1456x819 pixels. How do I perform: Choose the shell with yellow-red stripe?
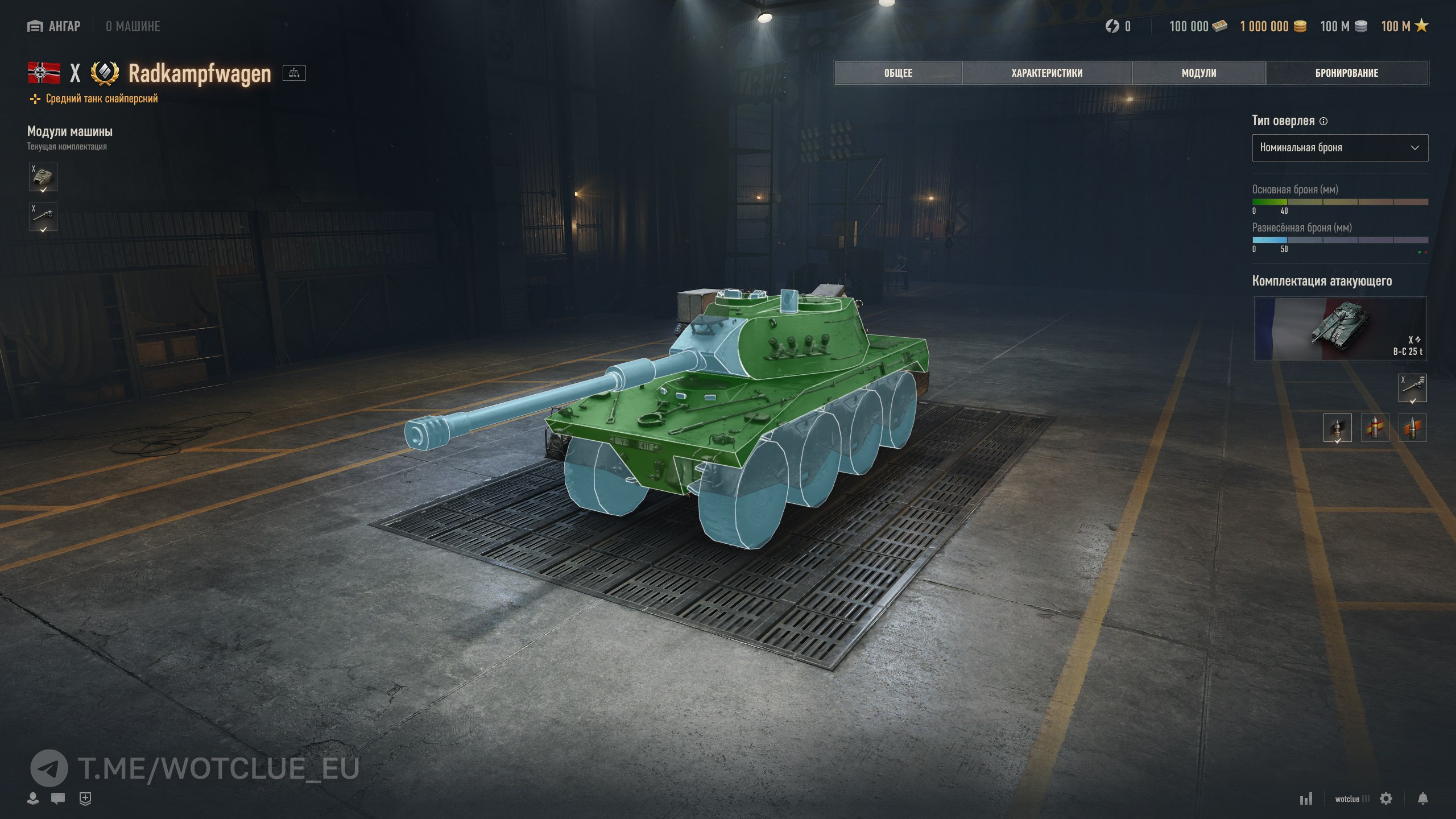[1375, 428]
